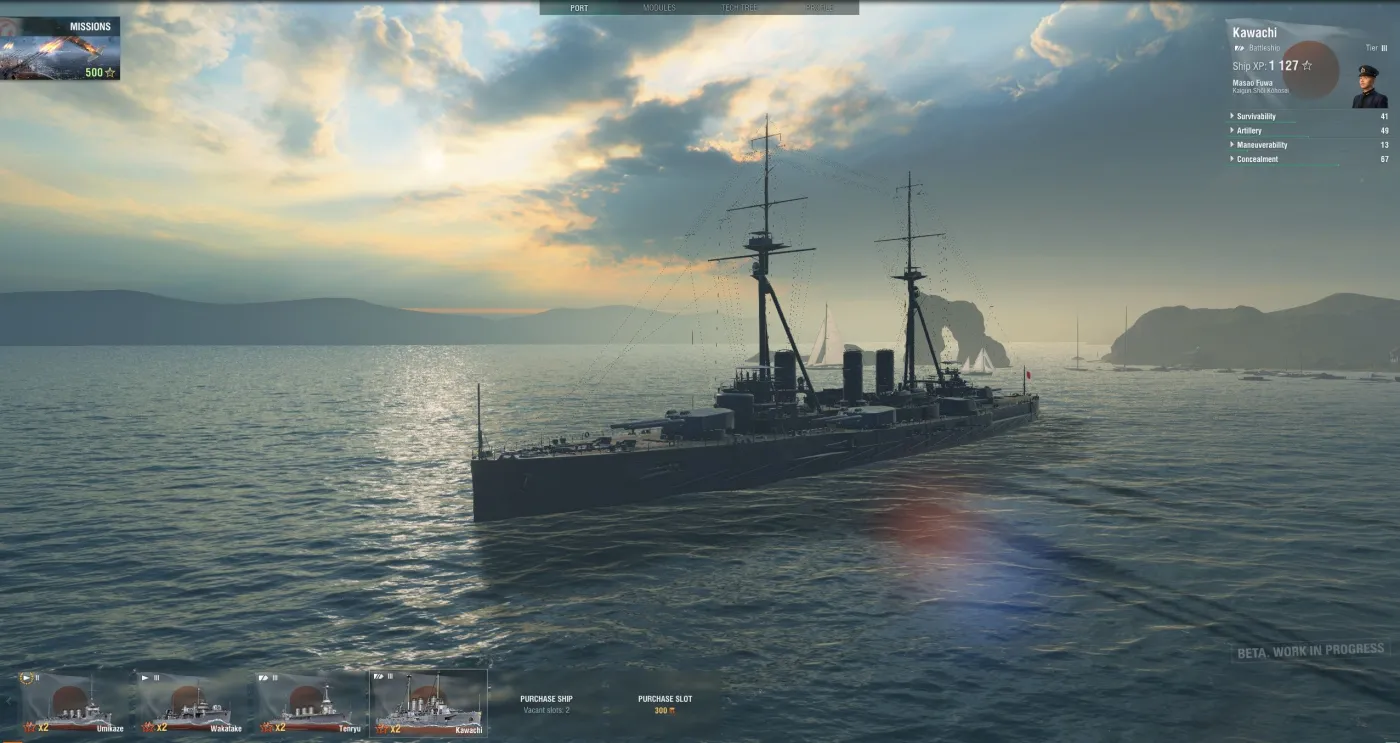Click the ship class icon on Kawachi carousel card

coord(377,676)
